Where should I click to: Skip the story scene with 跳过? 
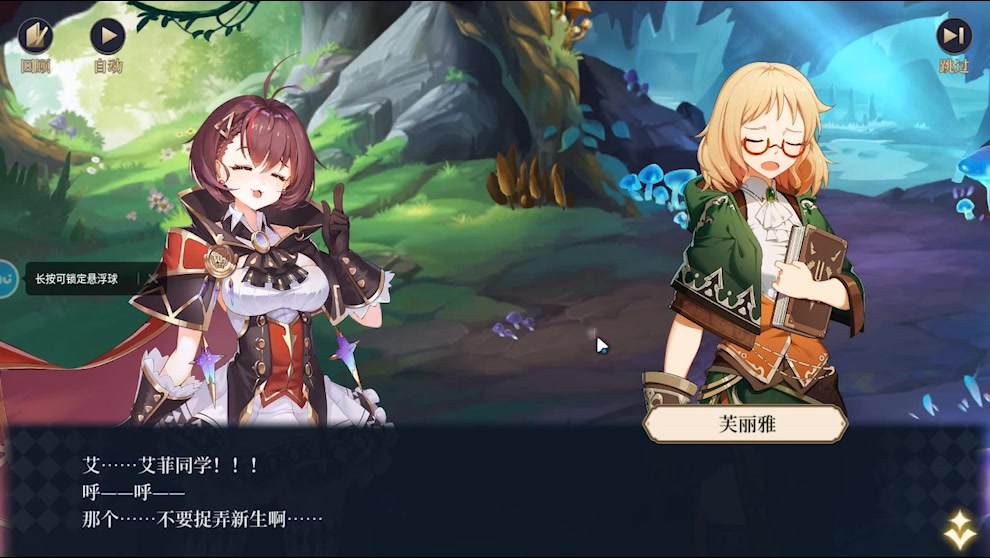pos(953,37)
